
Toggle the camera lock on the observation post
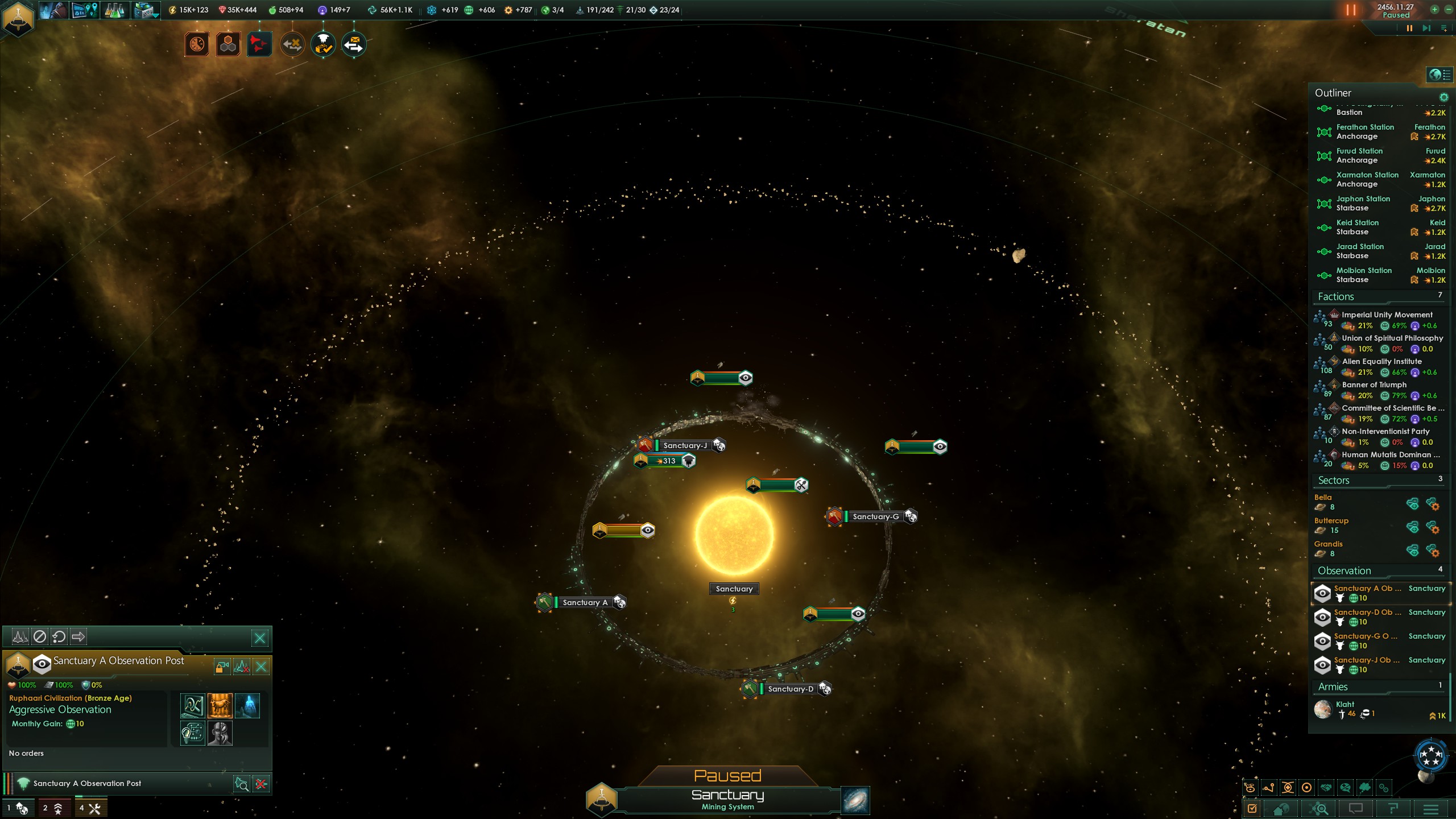[222, 667]
